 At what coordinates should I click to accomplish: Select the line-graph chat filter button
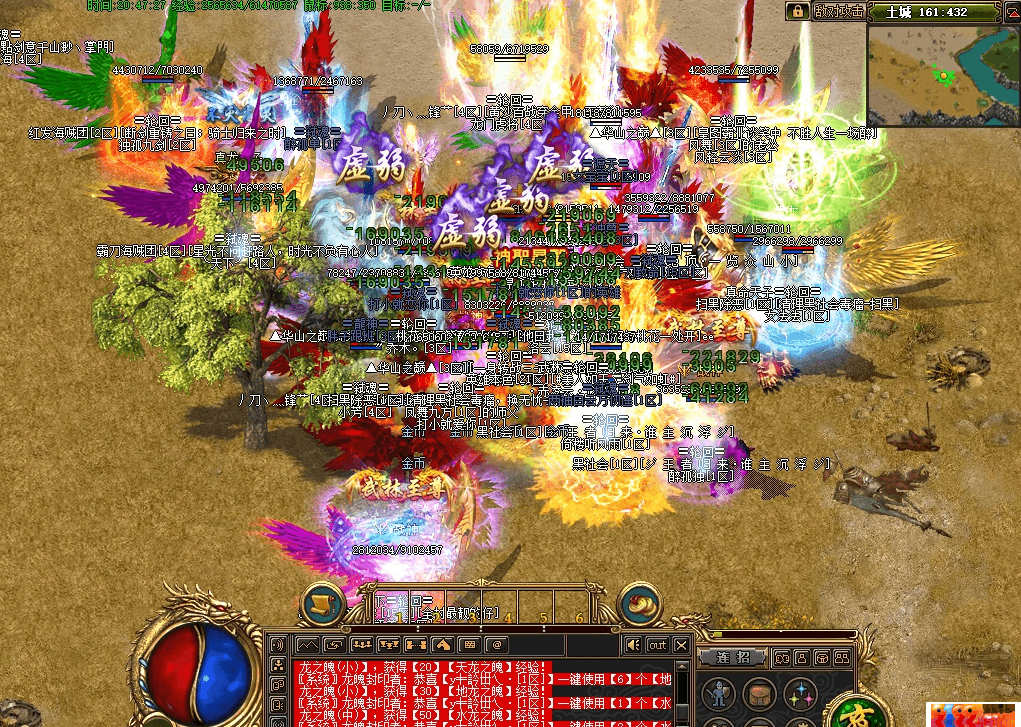[x=306, y=645]
